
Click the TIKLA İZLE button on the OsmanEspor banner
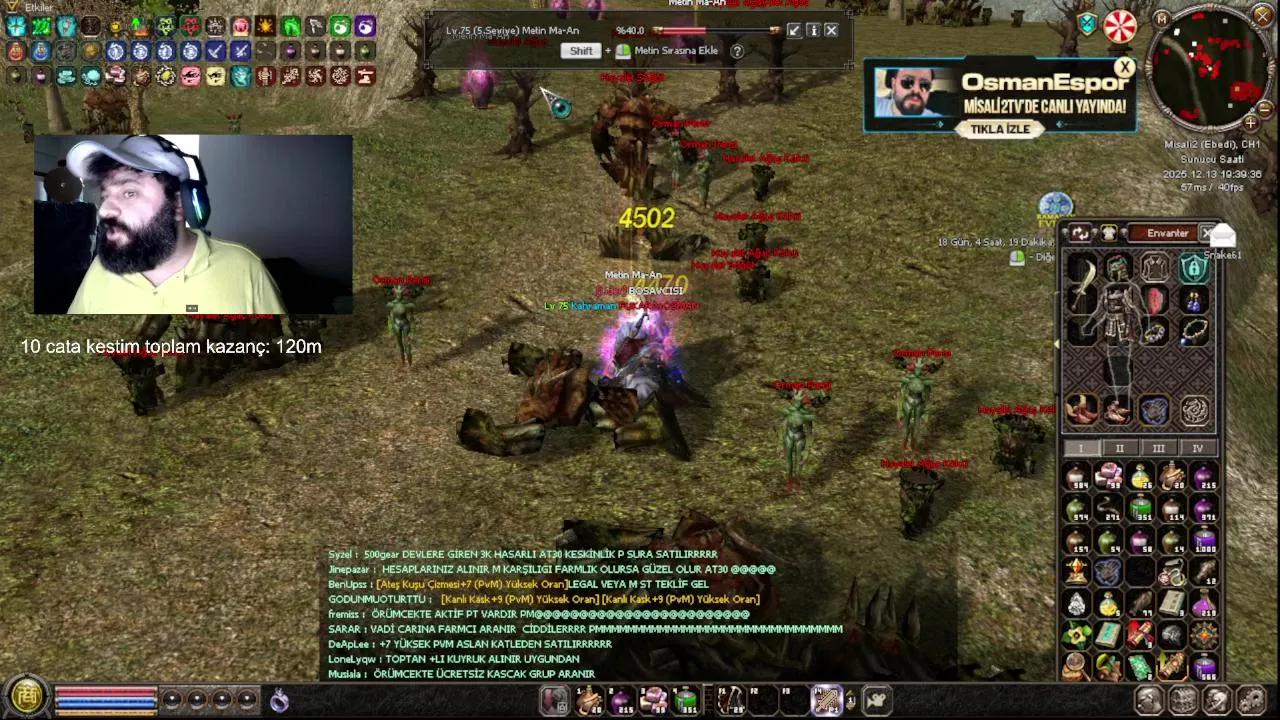999,129
